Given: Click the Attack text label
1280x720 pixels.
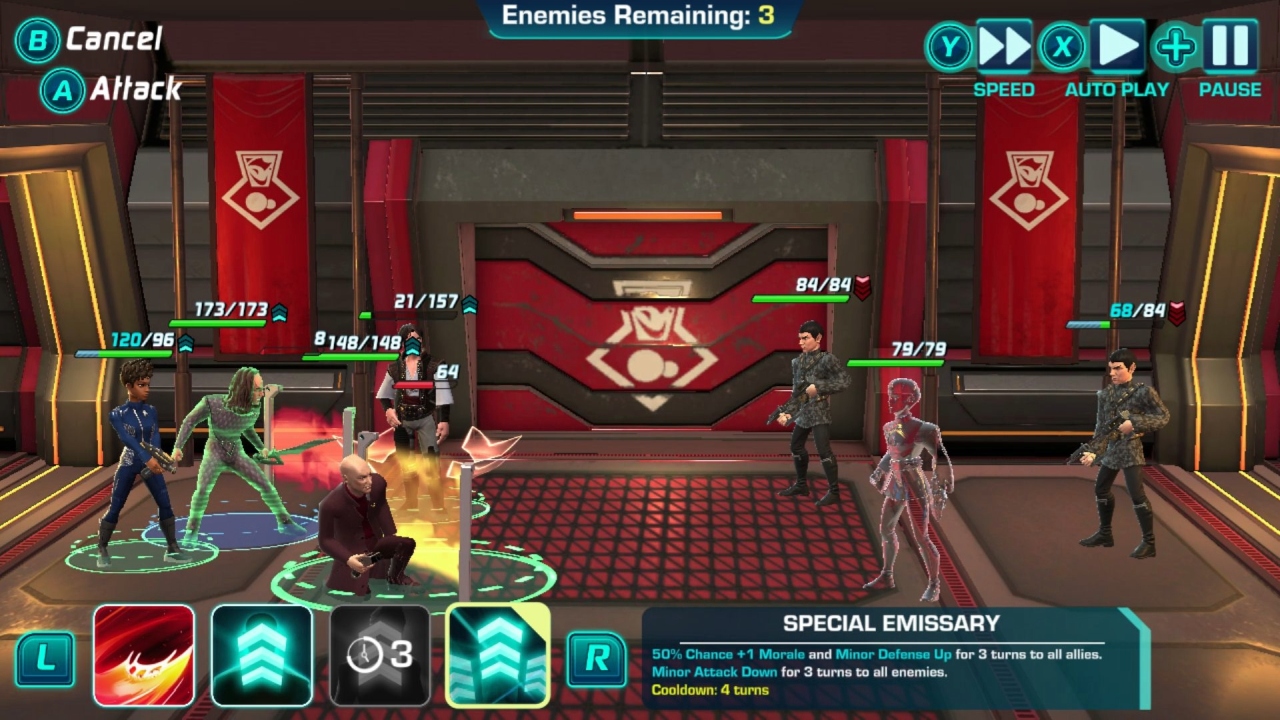Looking at the screenshot, I should click(135, 88).
